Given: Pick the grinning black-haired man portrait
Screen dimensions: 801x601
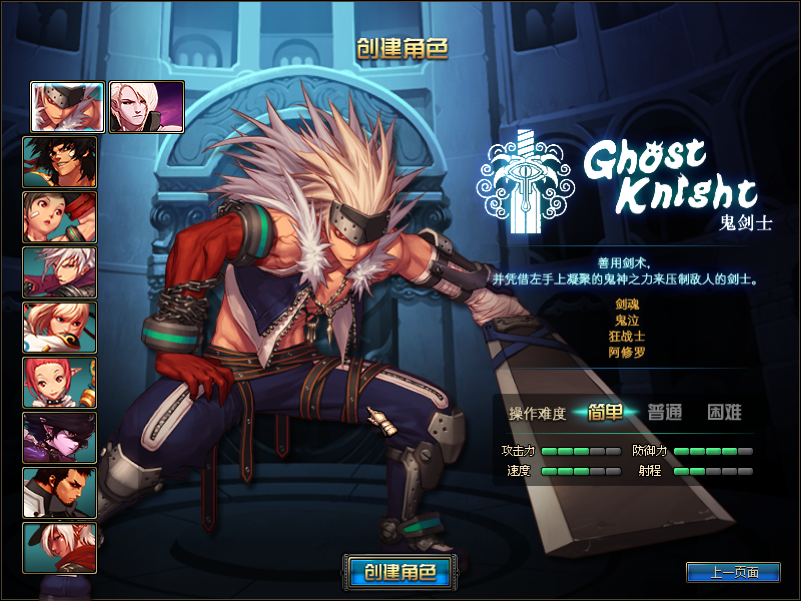Looking at the screenshot, I should (60, 162).
